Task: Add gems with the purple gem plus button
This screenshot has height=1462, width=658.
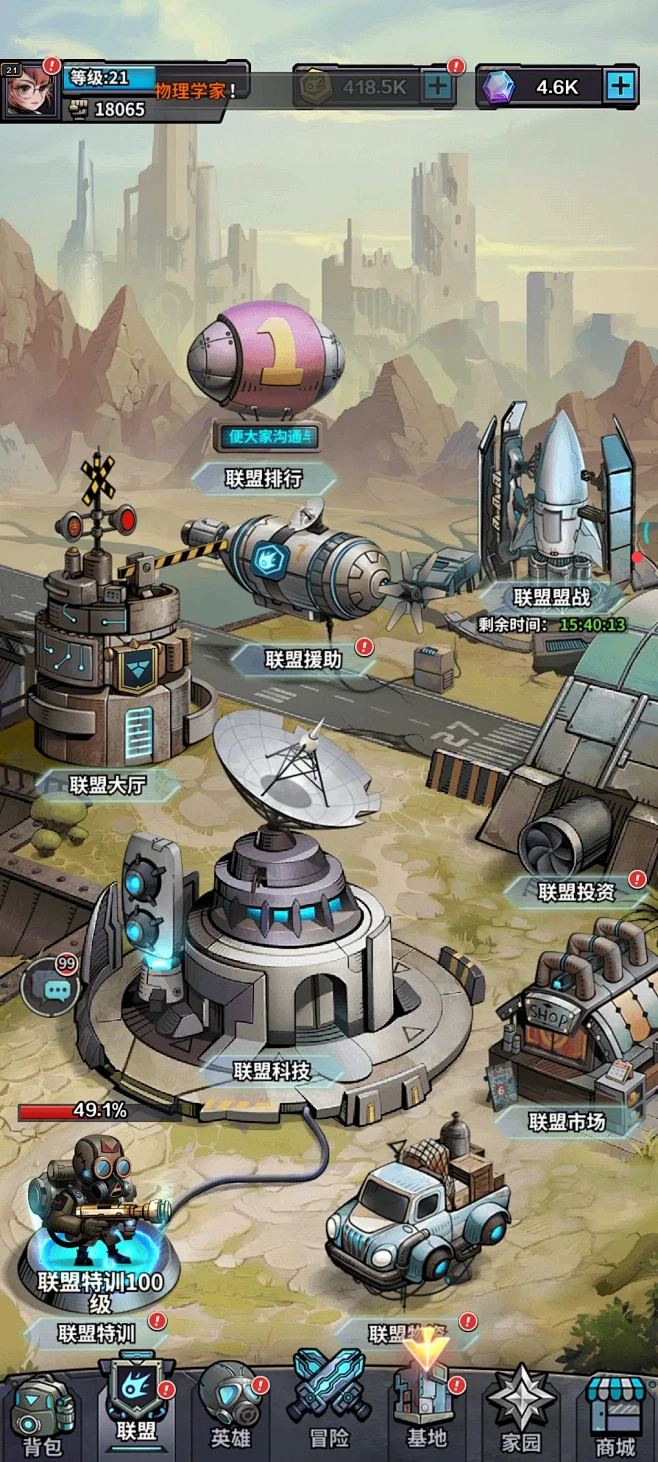Action: pos(620,86)
